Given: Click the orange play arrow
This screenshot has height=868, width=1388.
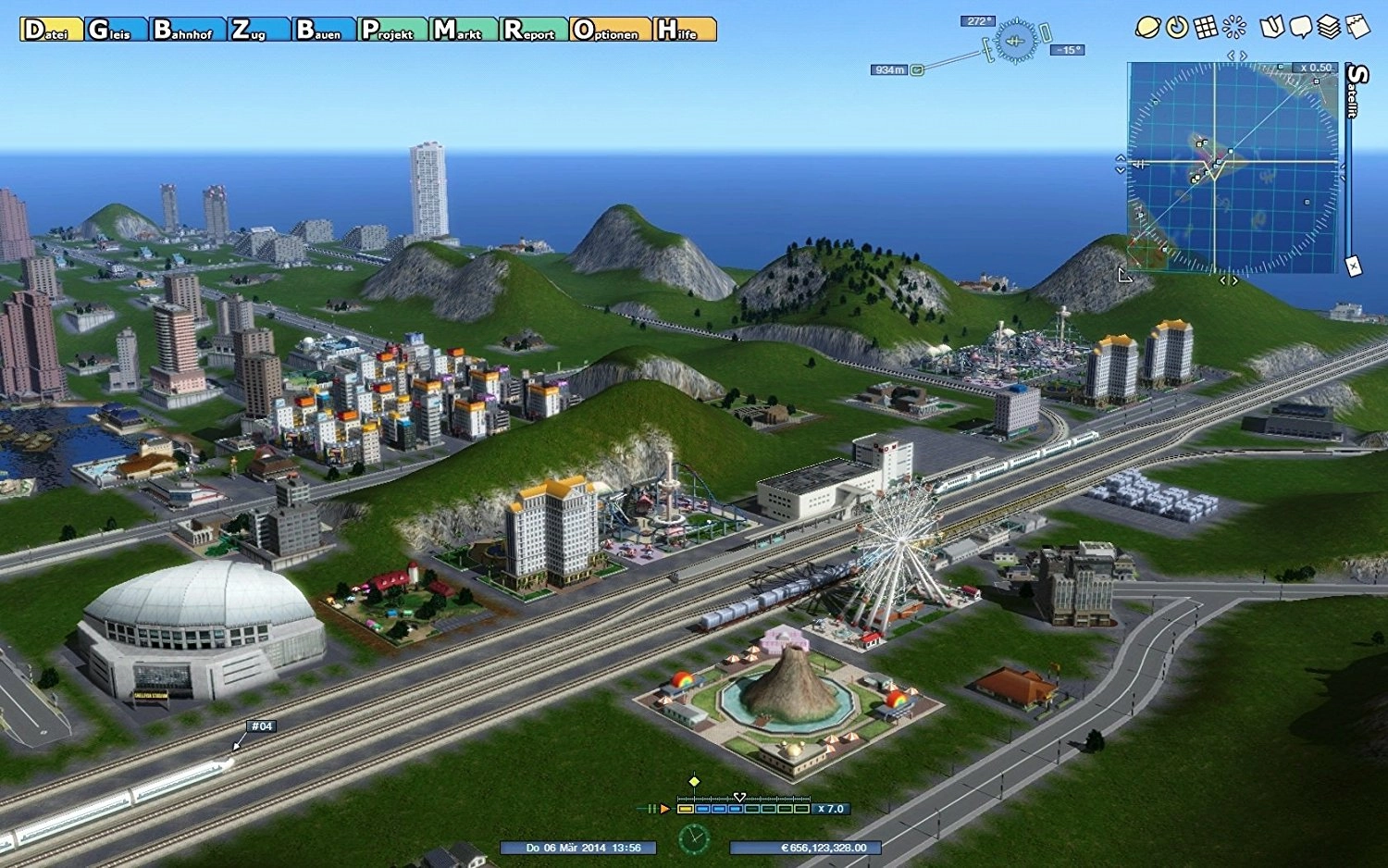Looking at the screenshot, I should click(664, 809).
